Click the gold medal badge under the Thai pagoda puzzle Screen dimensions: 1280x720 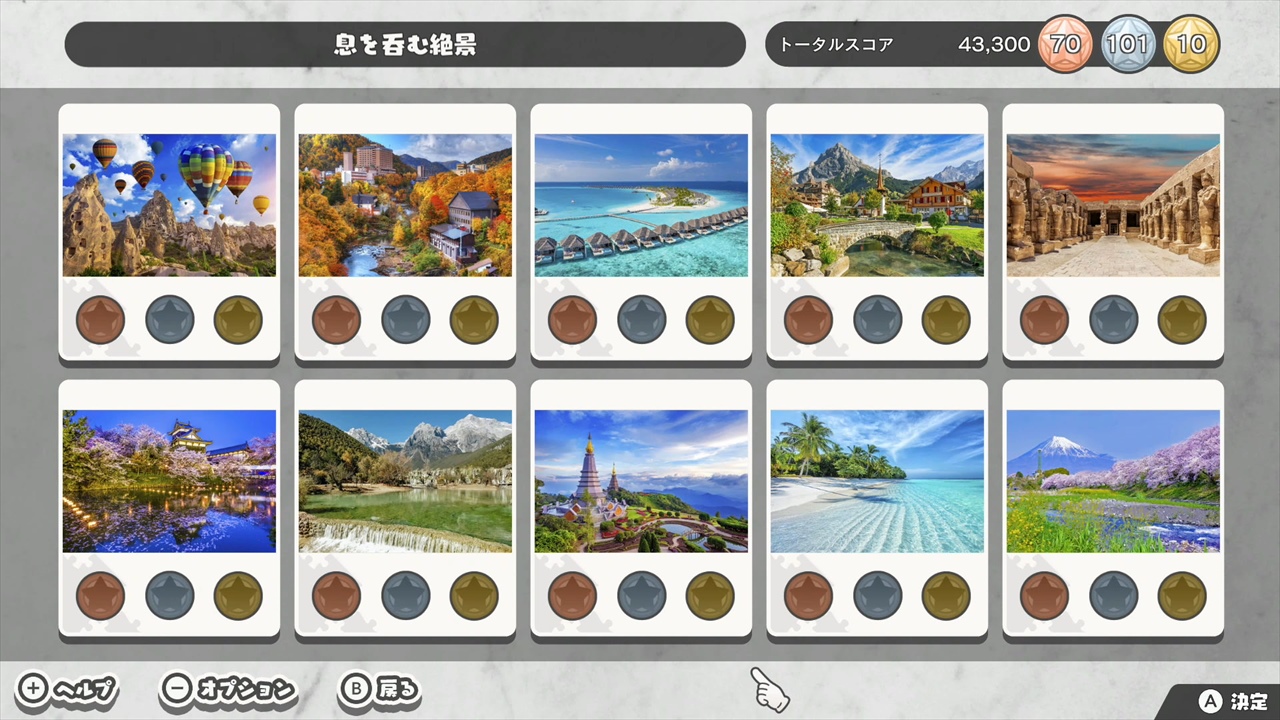click(709, 595)
